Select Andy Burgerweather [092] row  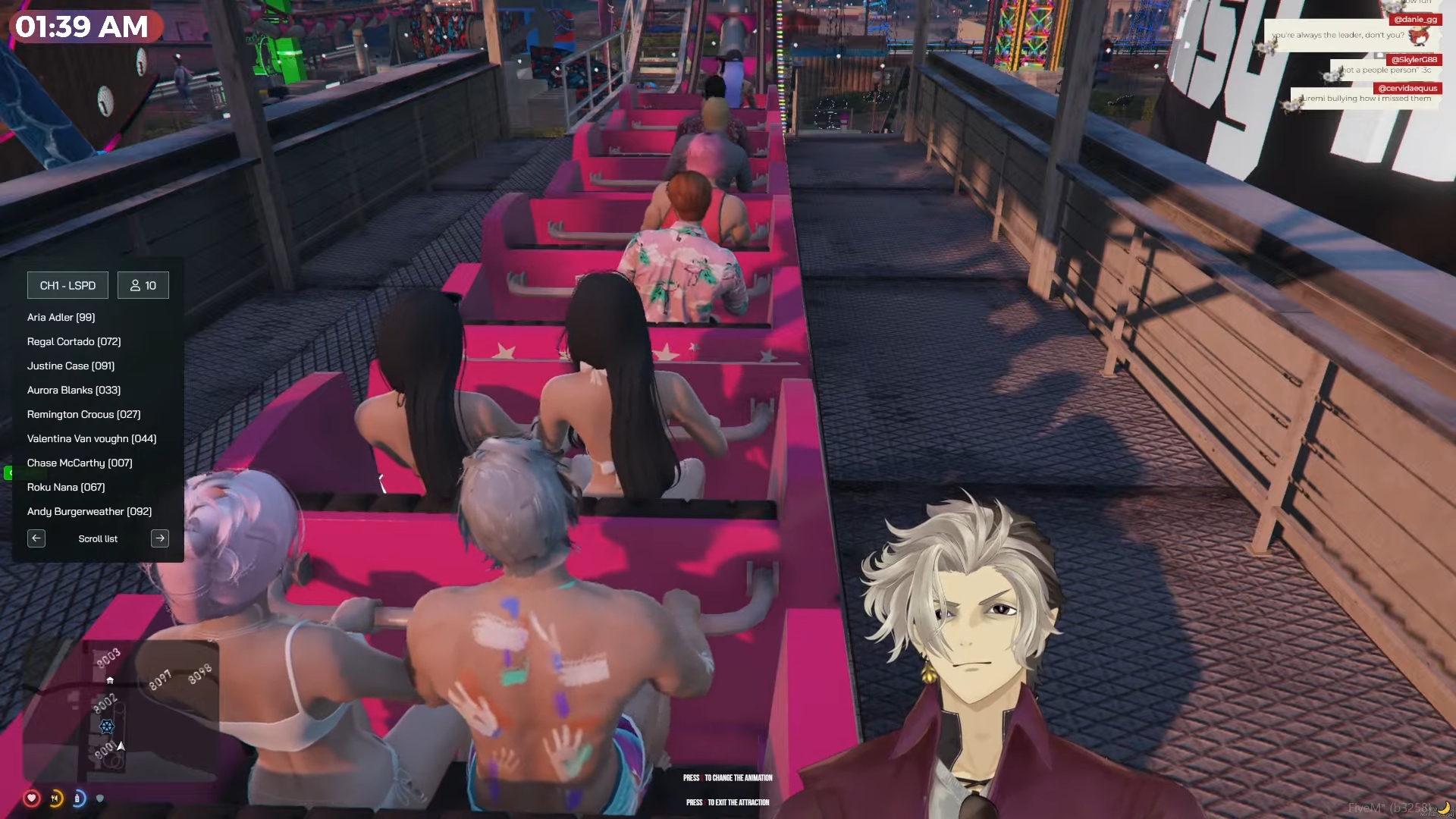[89, 512]
